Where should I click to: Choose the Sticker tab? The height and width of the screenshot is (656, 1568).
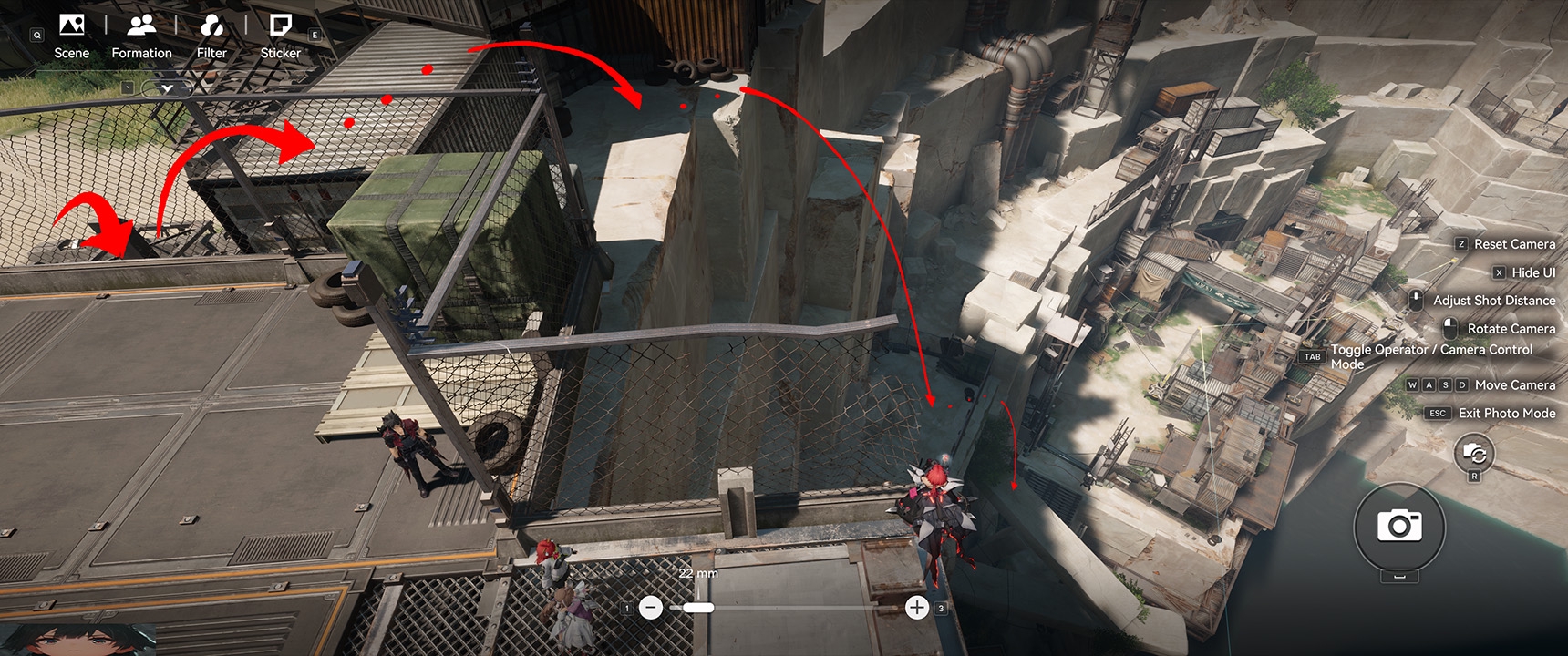(x=281, y=36)
